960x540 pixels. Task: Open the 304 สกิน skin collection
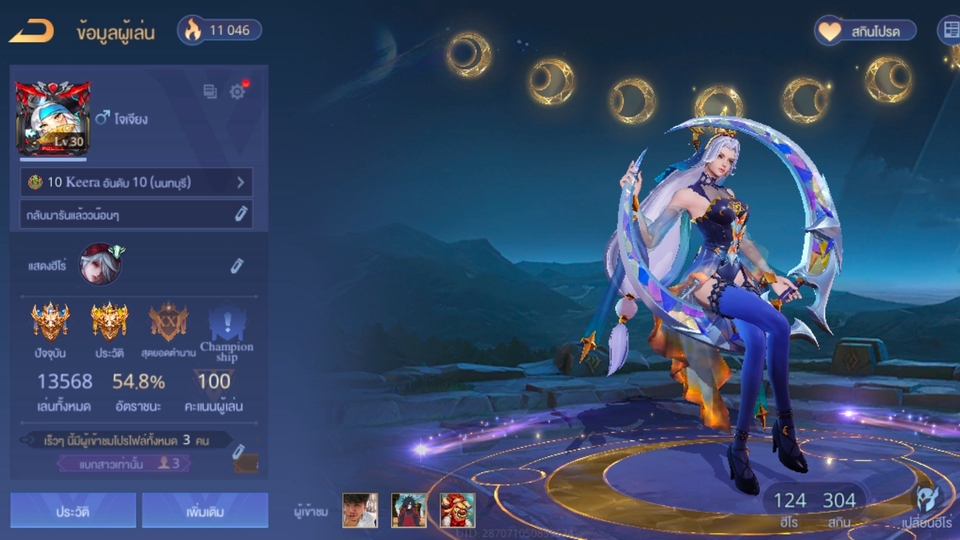coord(839,508)
